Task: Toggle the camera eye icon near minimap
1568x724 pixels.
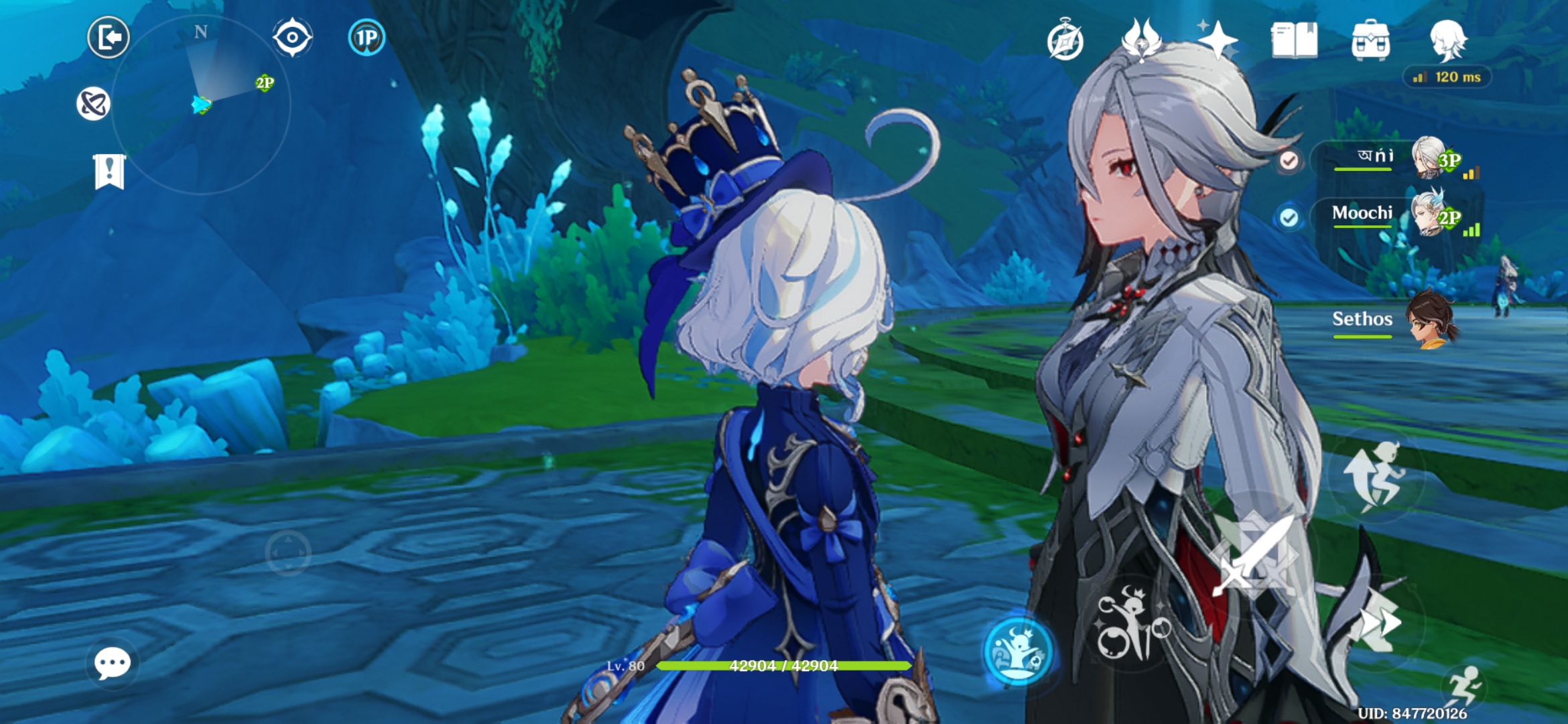Action: (293, 38)
